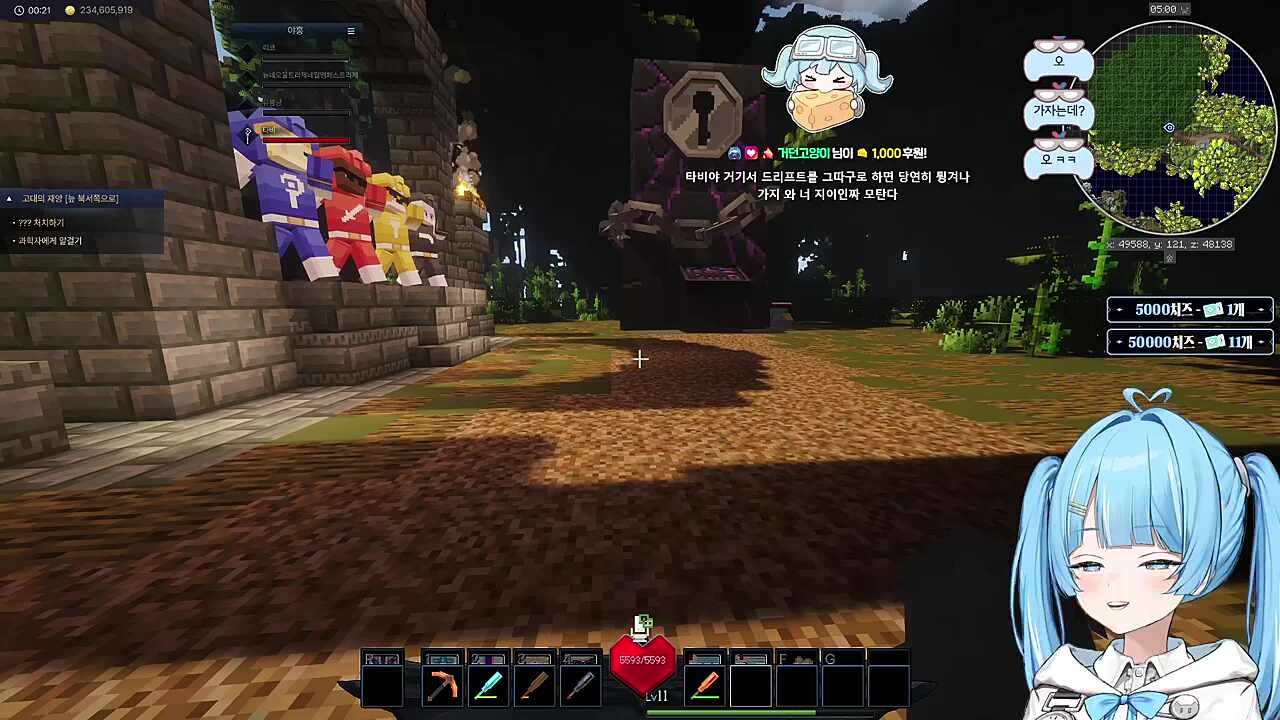Select the pickaxe in hotbar slot 1
This screenshot has width=1280, height=720.
(x=442, y=682)
